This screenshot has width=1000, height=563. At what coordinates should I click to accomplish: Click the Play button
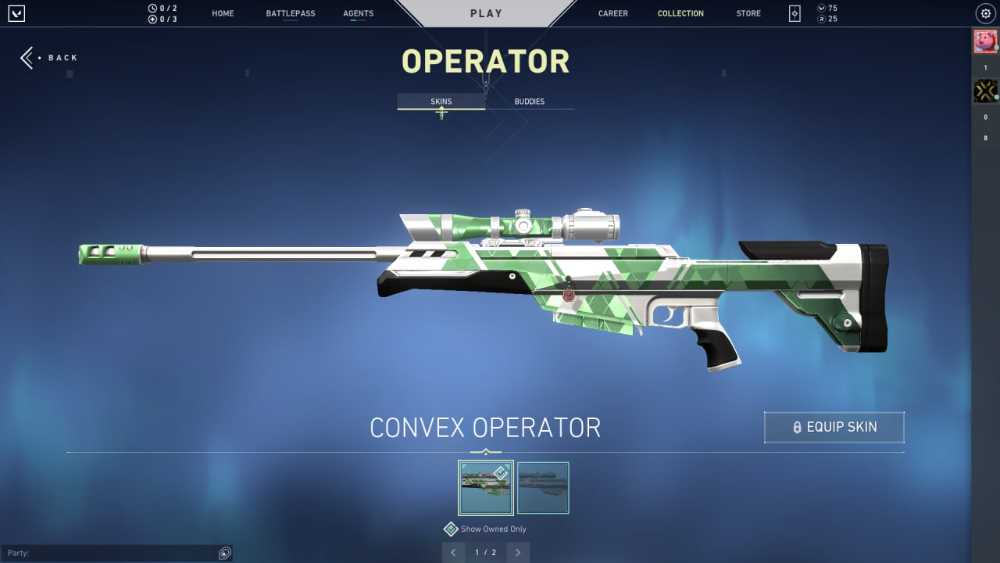pos(486,14)
